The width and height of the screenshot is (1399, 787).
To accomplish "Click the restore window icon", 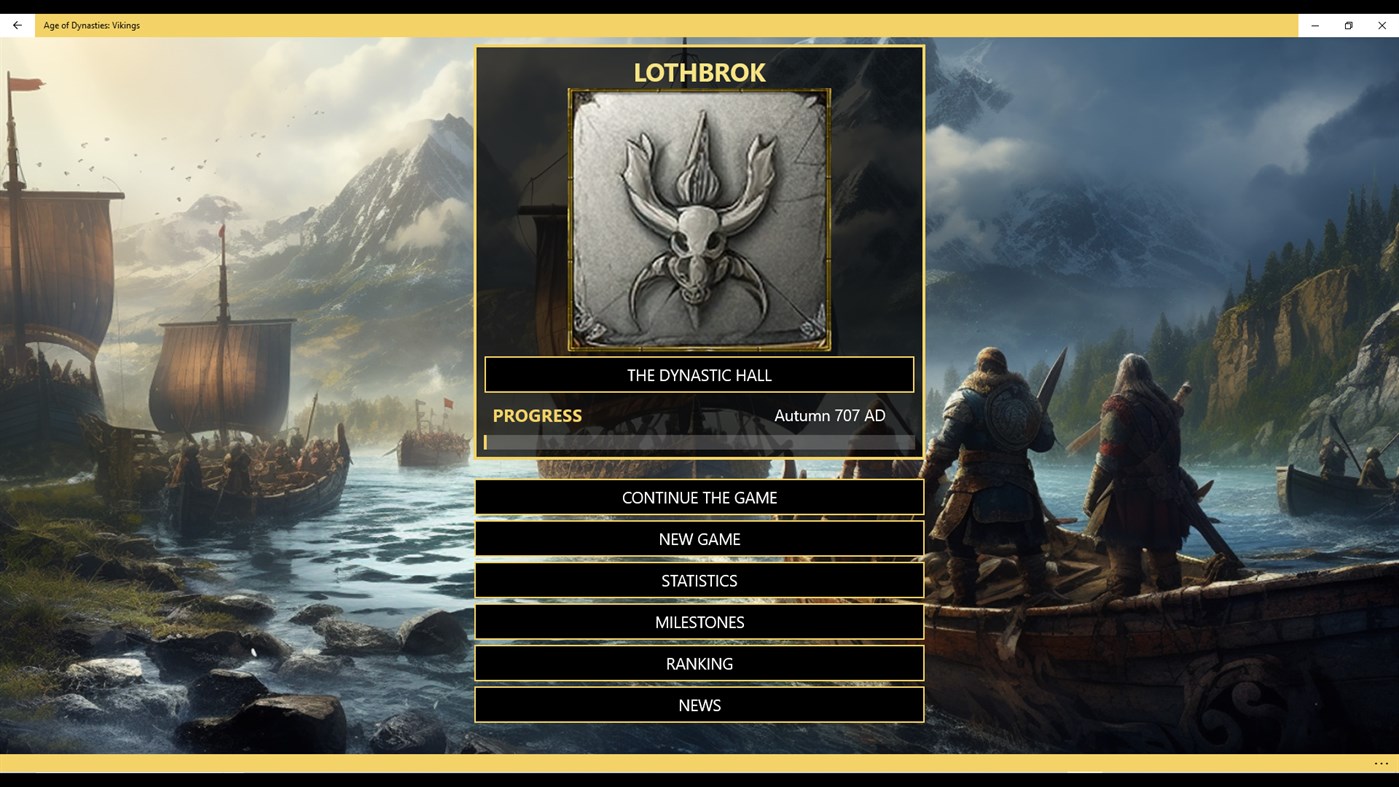I will [x=1347, y=24].
